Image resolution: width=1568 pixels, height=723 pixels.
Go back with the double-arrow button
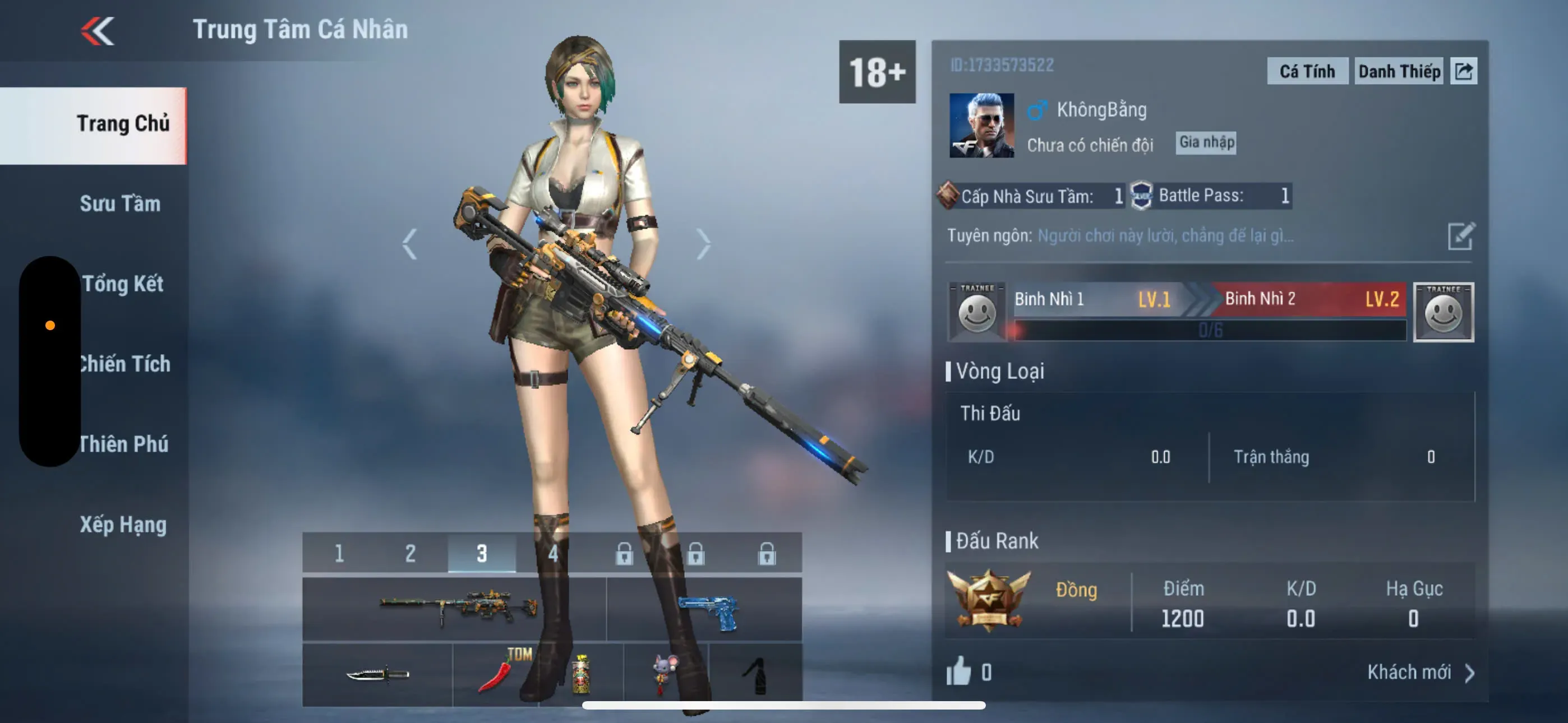[98, 30]
